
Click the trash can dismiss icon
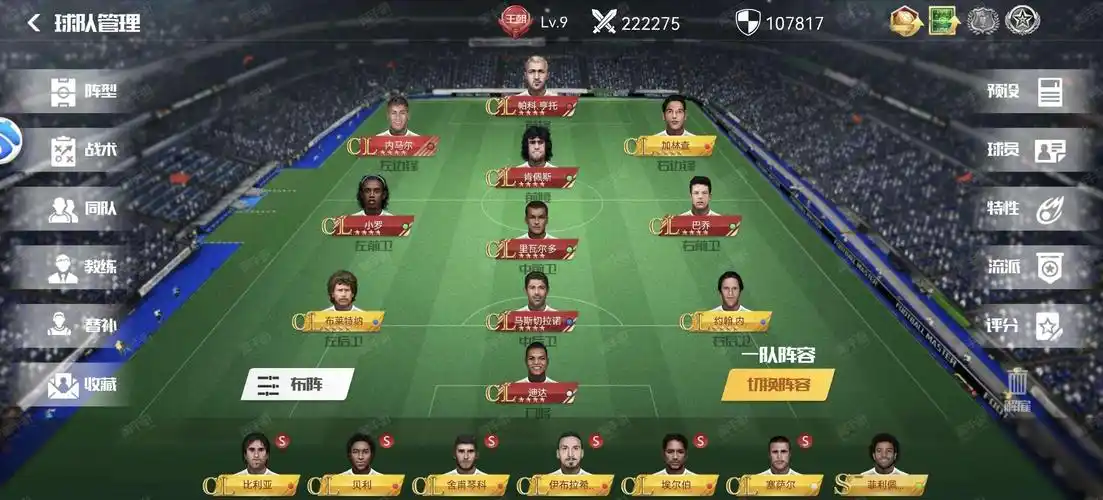(1017, 385)
